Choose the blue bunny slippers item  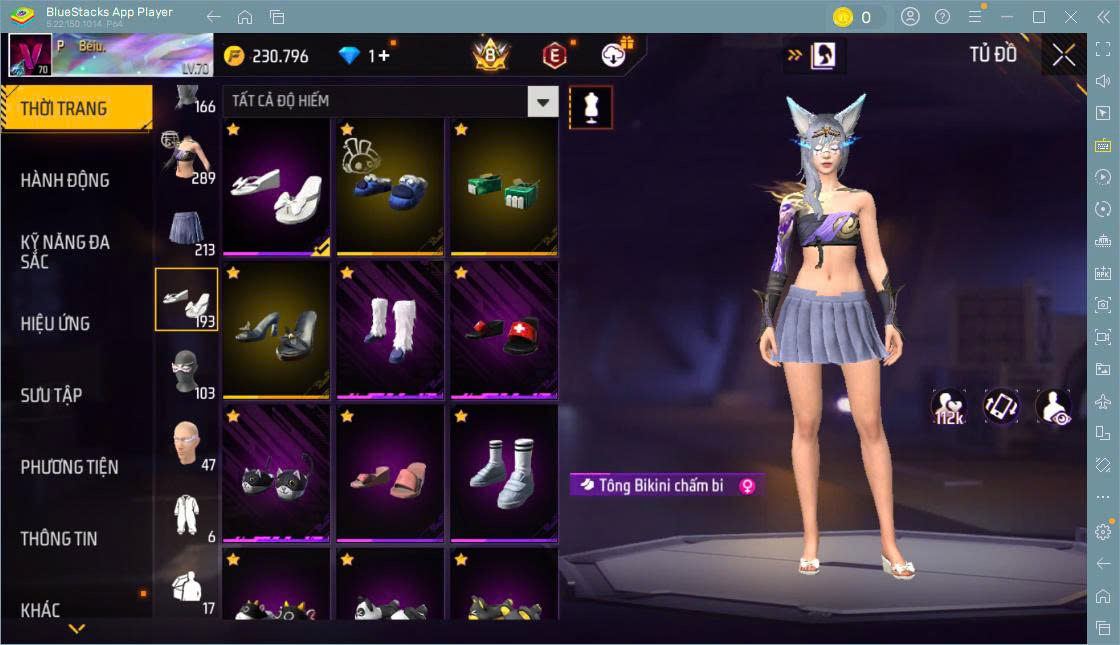390,188
